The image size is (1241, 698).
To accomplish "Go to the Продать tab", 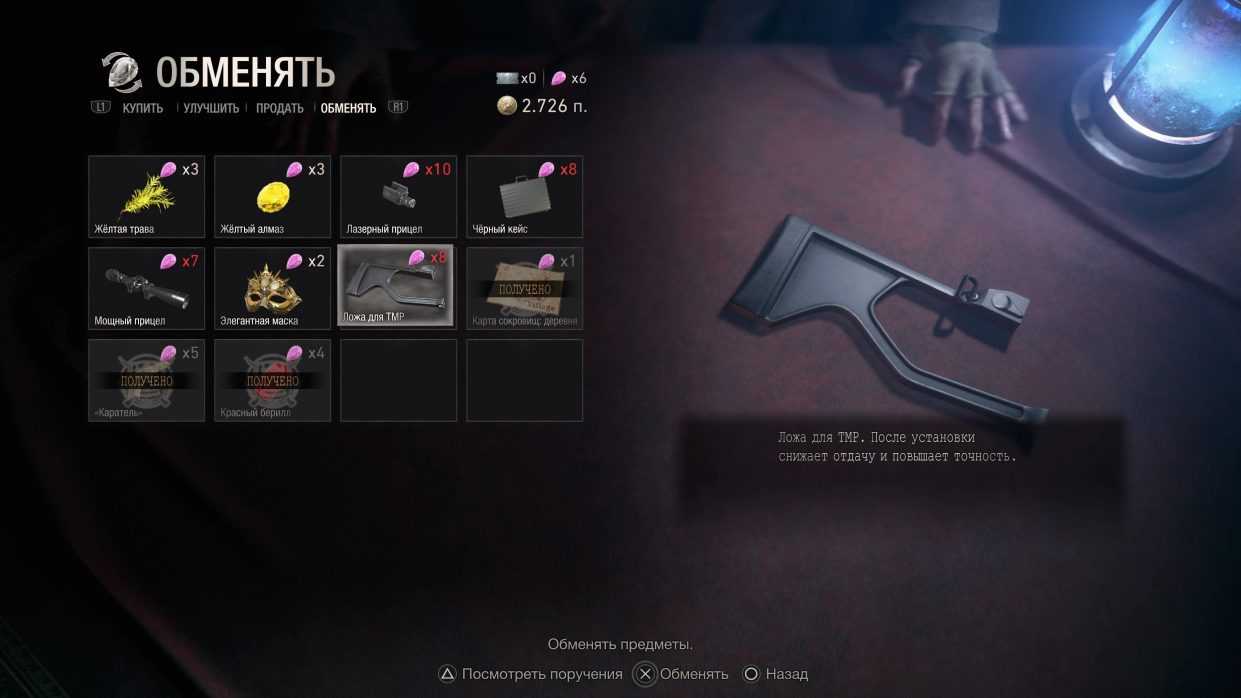I will click(x=279, y=108).
